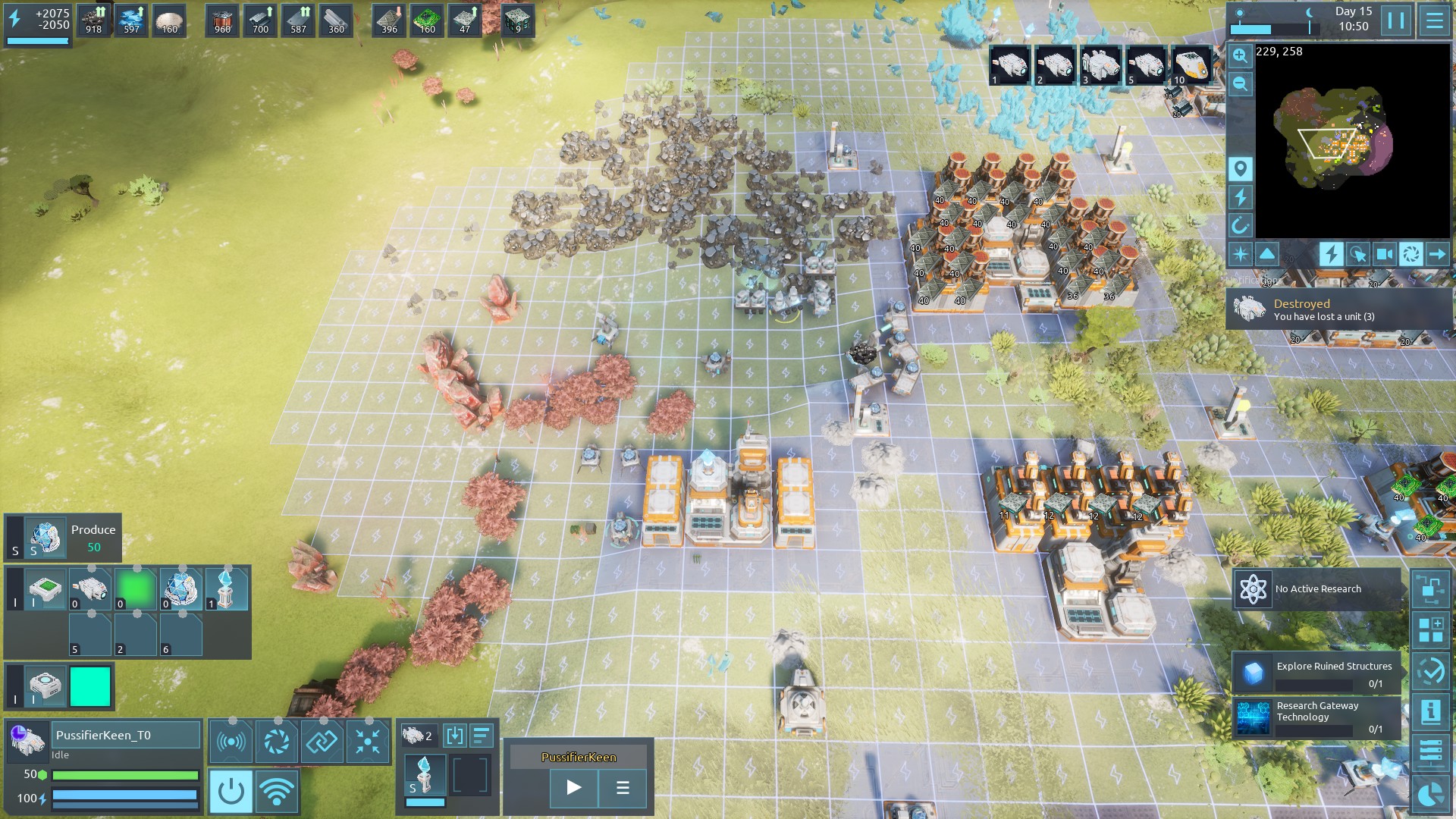Screen dimensions: 1456x819
Task: Toggle the map location pin filter
Action: point(1240,168)
